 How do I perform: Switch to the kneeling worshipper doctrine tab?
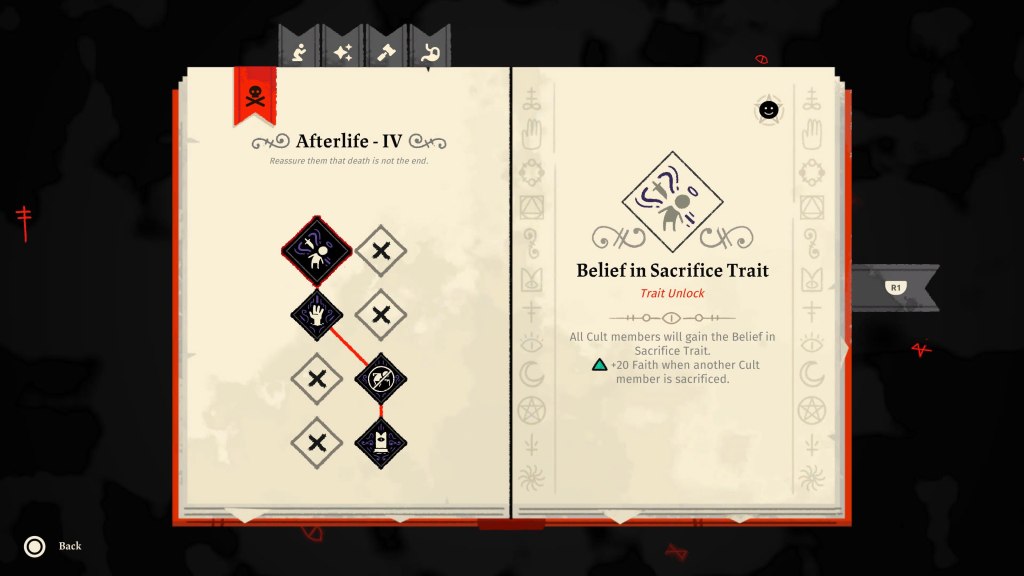[x=299, y=52]
